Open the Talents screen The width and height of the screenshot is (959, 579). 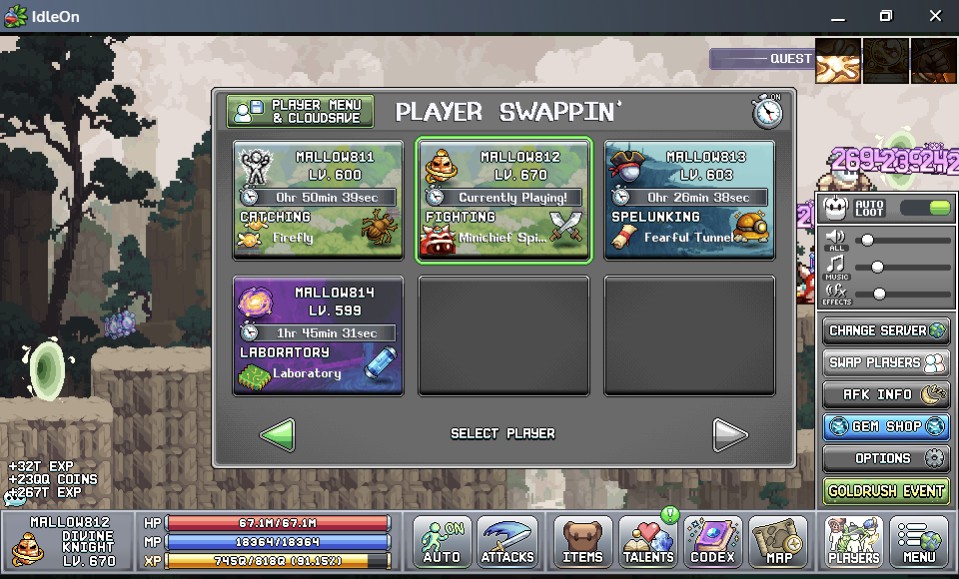point(647,543)
